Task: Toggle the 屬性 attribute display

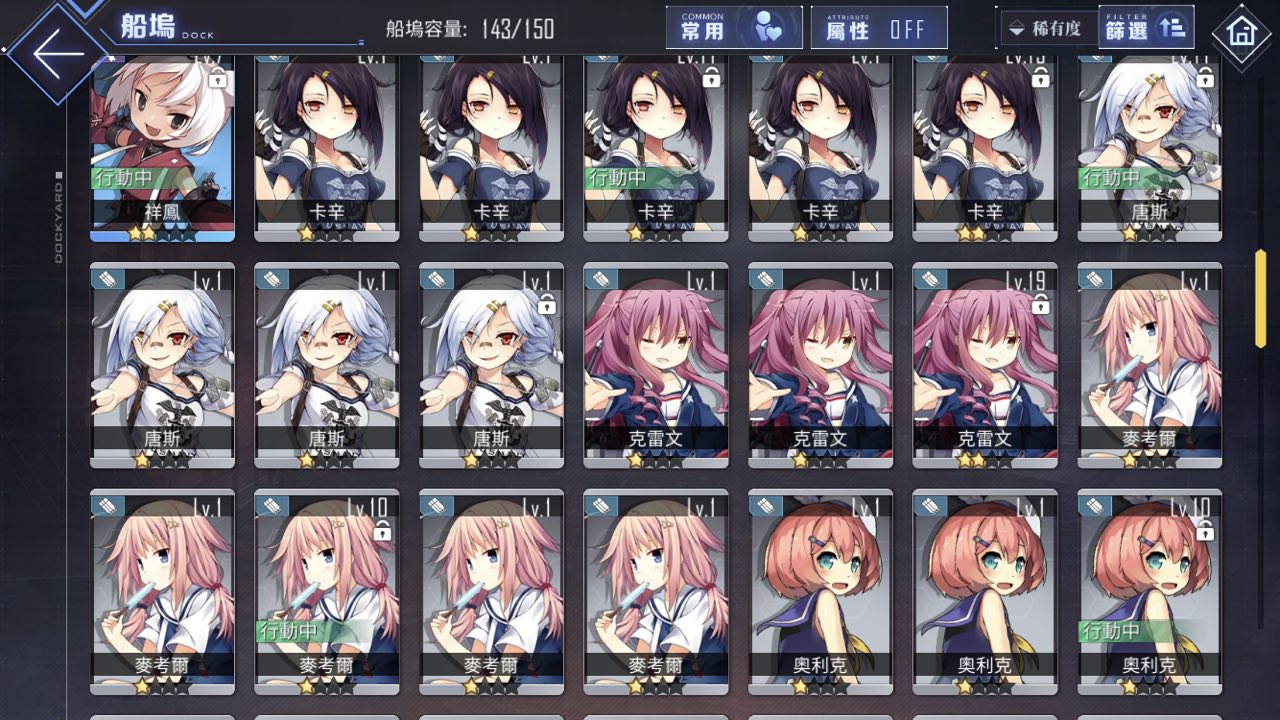Action: click(x=879, y=28)
